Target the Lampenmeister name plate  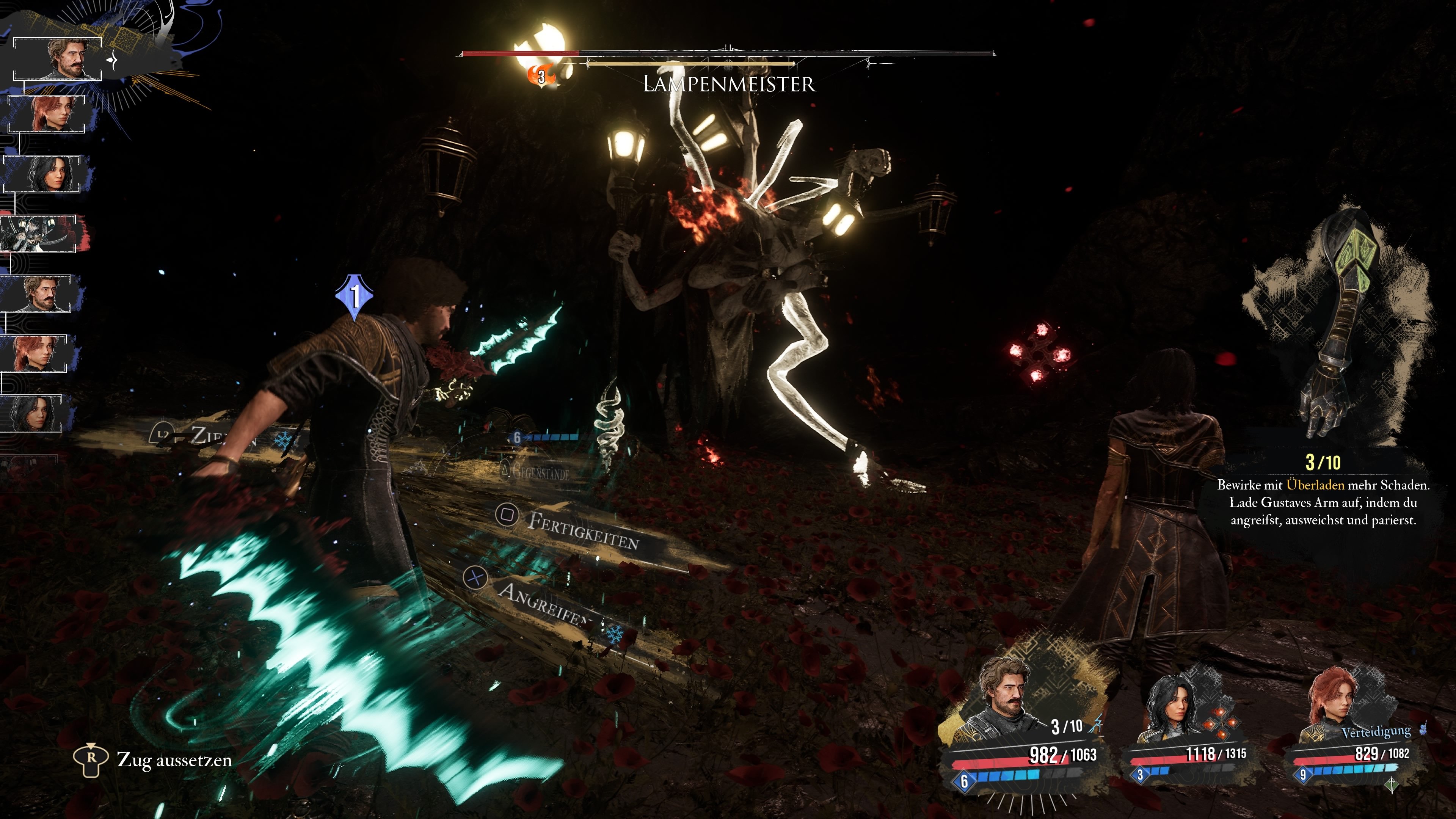728,84
